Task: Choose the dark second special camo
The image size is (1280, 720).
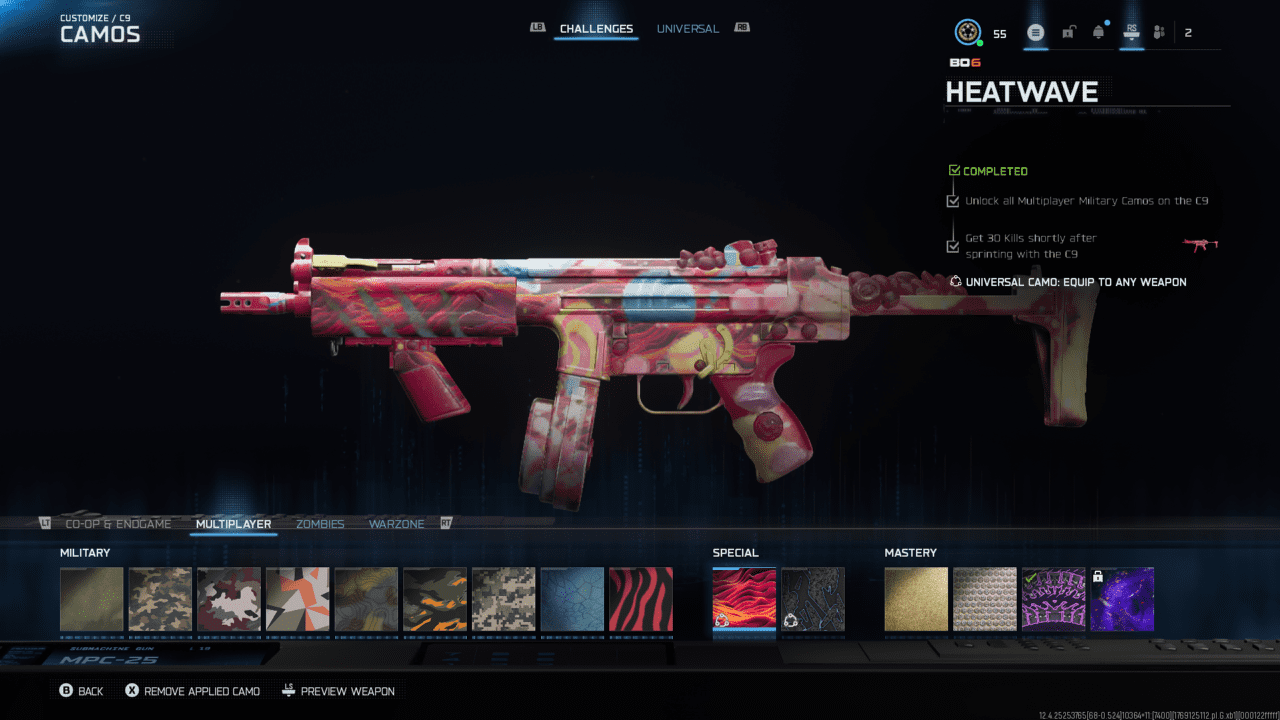Action: (x=813, y=600)
